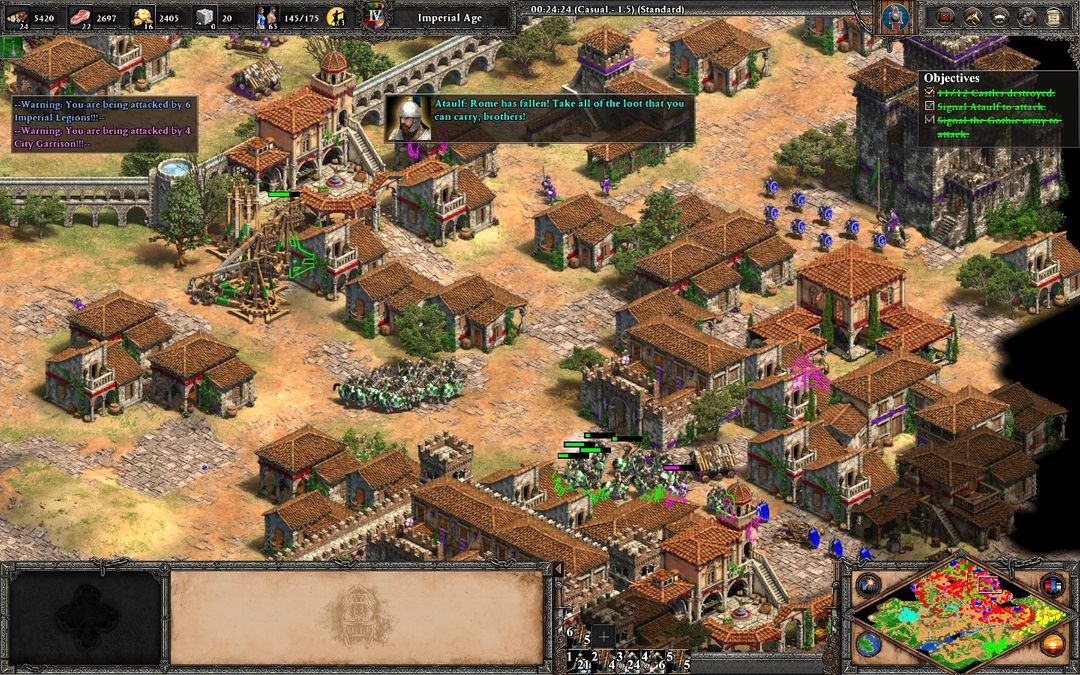
Task: Select control group 4 with 6 units
Action: click(654, 660)
